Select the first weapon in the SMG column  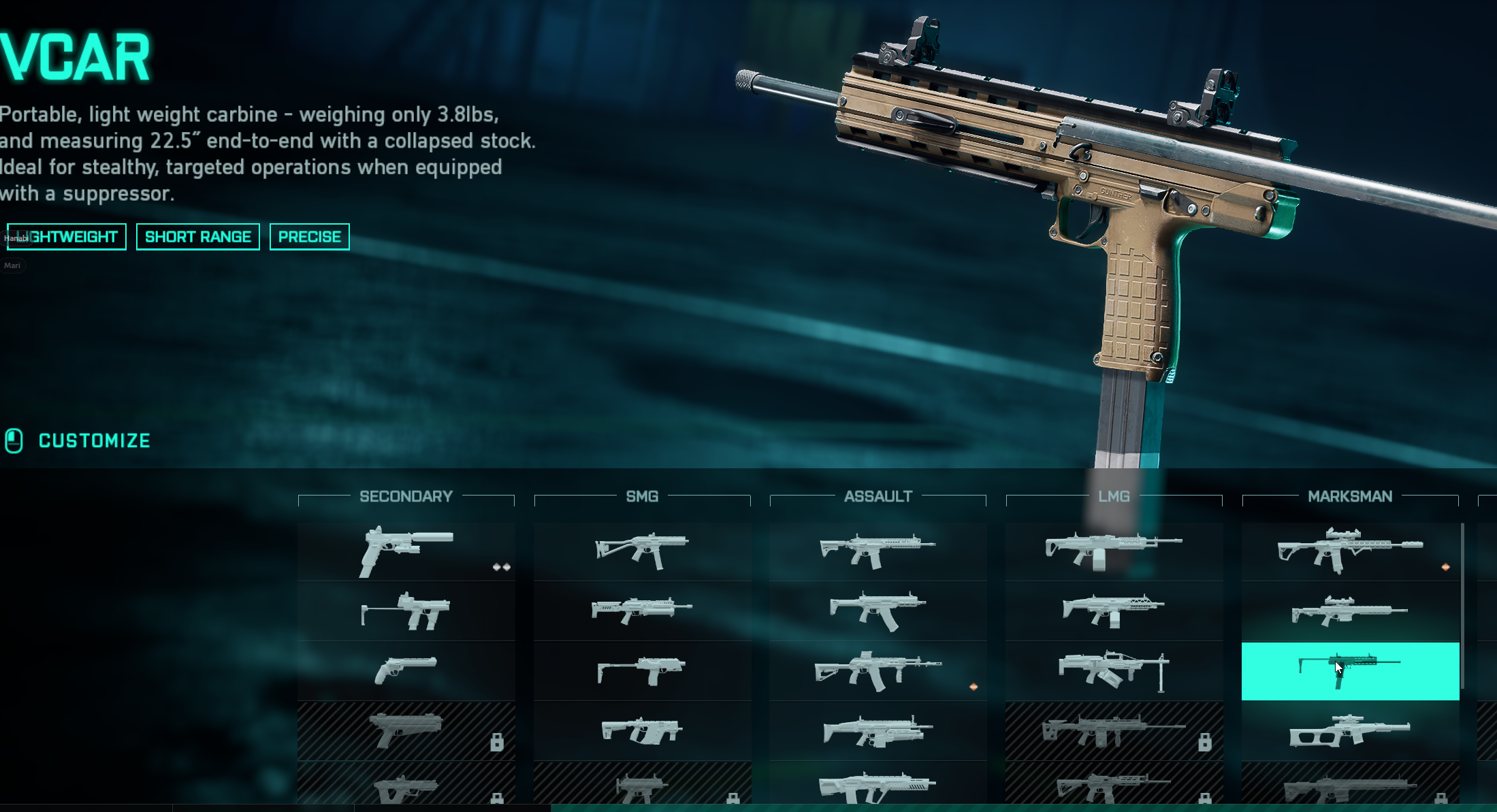[x=642, y=551]
